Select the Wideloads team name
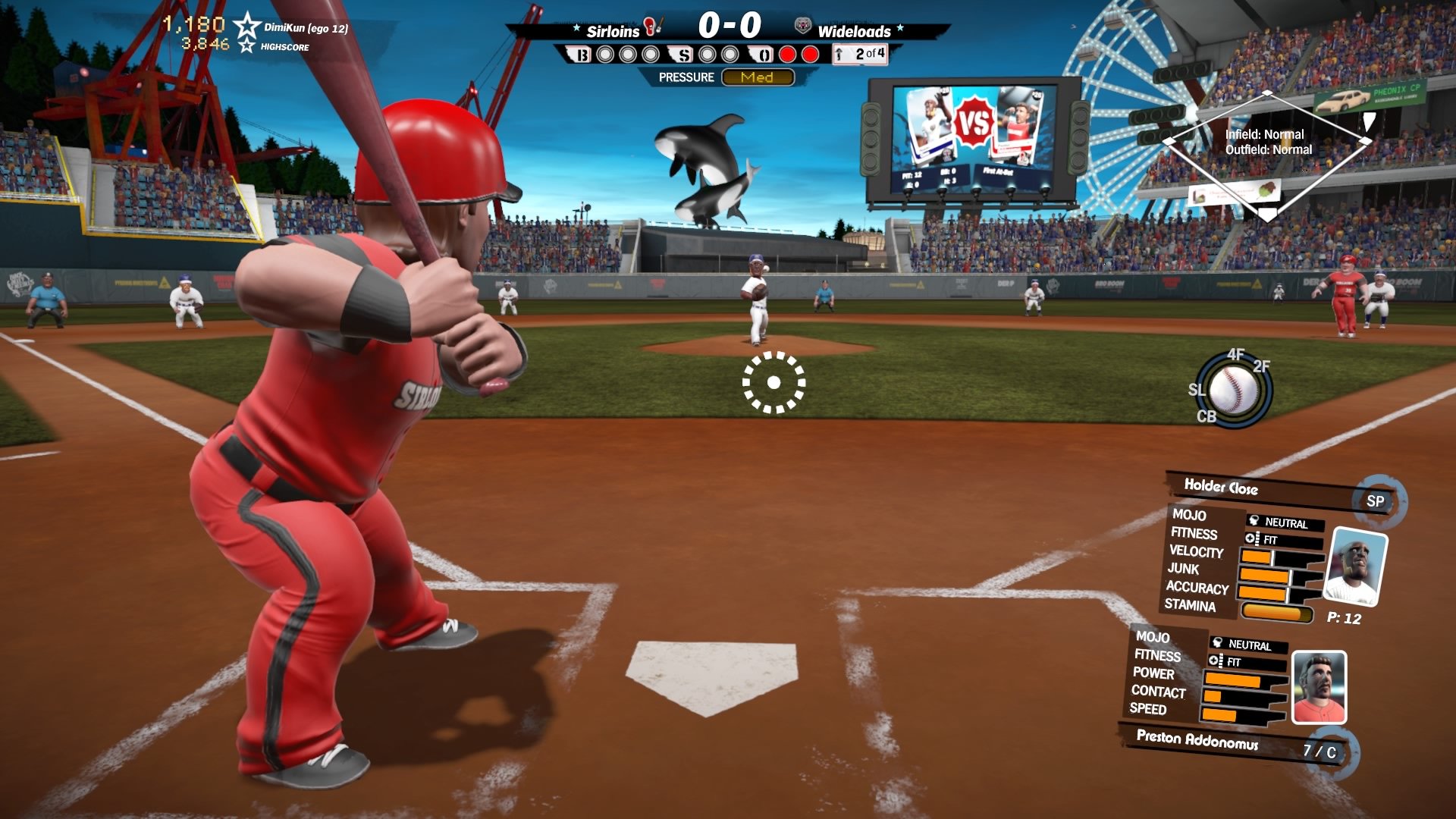Image resolution: width=1456 pixels, height=819 pixels. click(854, 31)
